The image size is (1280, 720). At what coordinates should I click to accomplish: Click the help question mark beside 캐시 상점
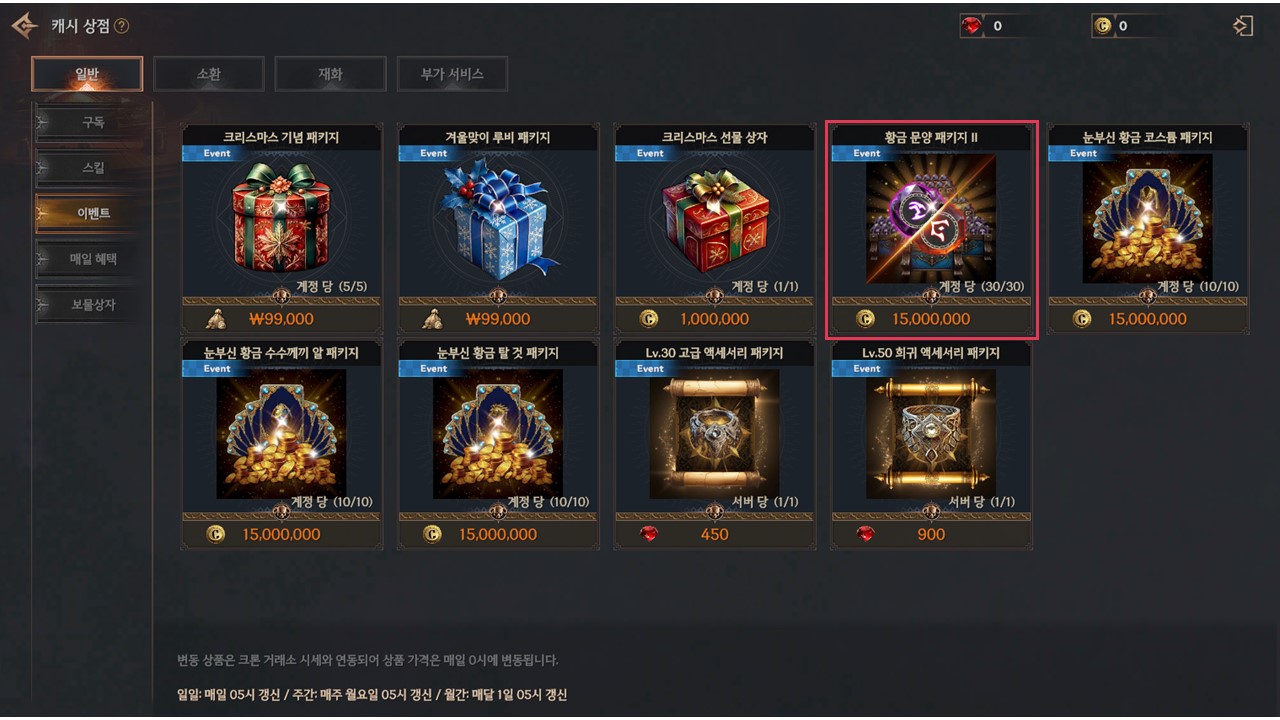122,26
